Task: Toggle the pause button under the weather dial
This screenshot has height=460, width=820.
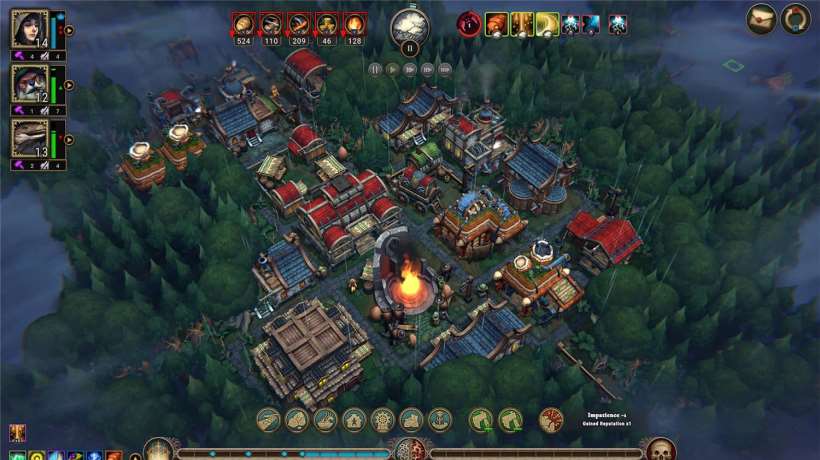Action: click(409, 47)
